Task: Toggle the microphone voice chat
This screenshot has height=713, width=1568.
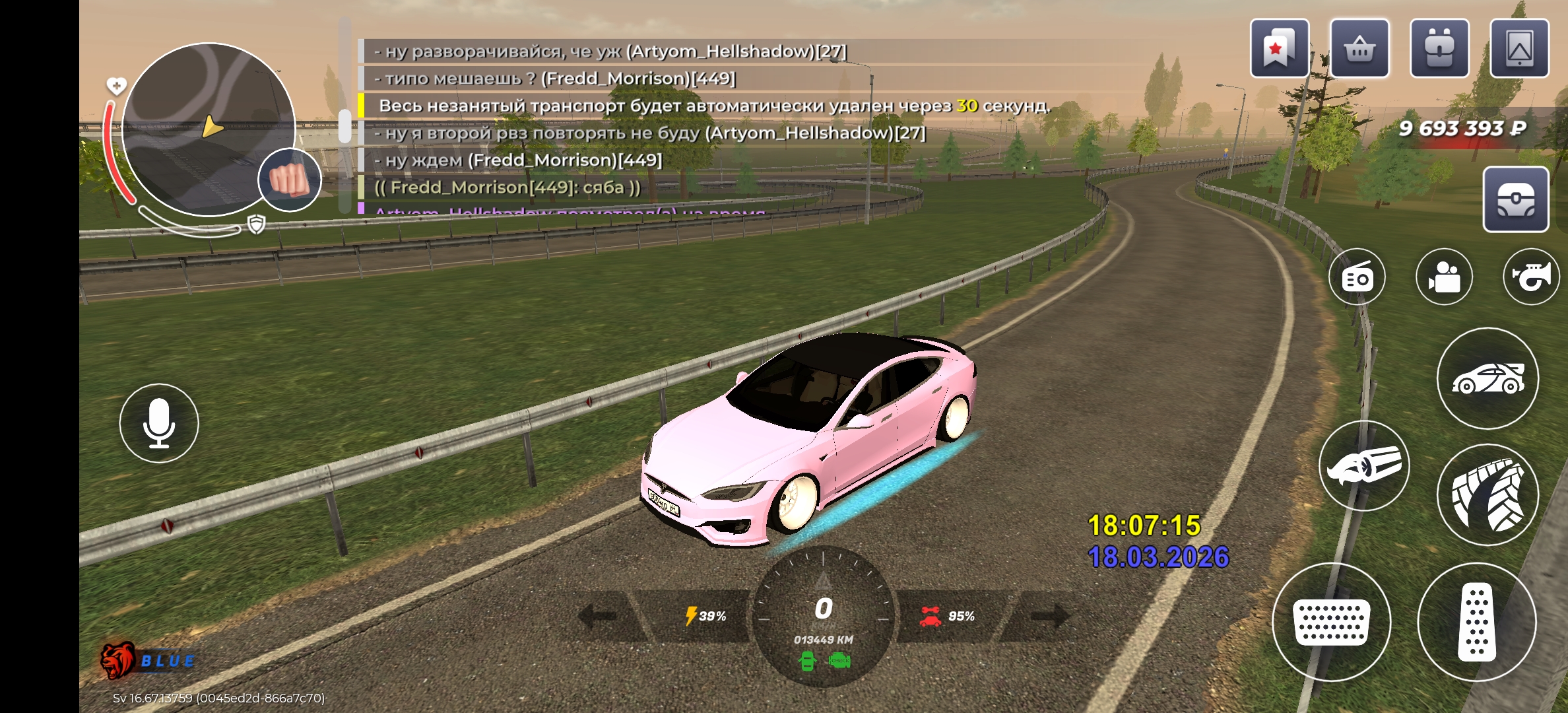Action: click(159, 423)
